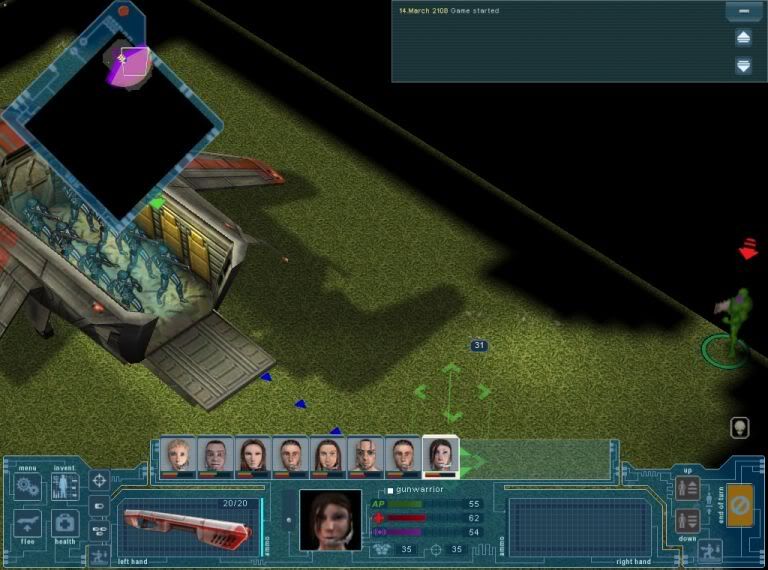Move squad up one level
The image size is (768, 570).
coord(687,488)
